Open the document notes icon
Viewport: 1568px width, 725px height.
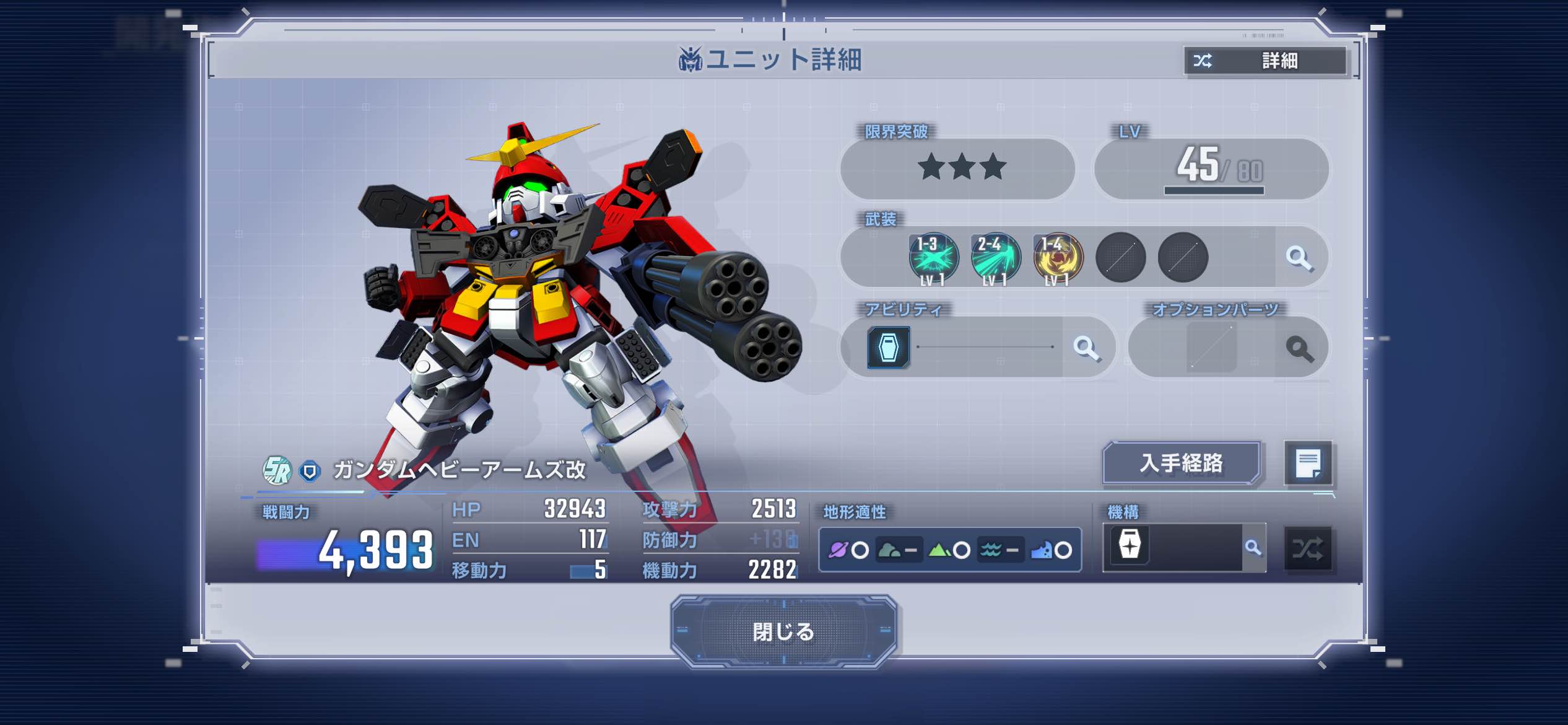click(1308, 464)
